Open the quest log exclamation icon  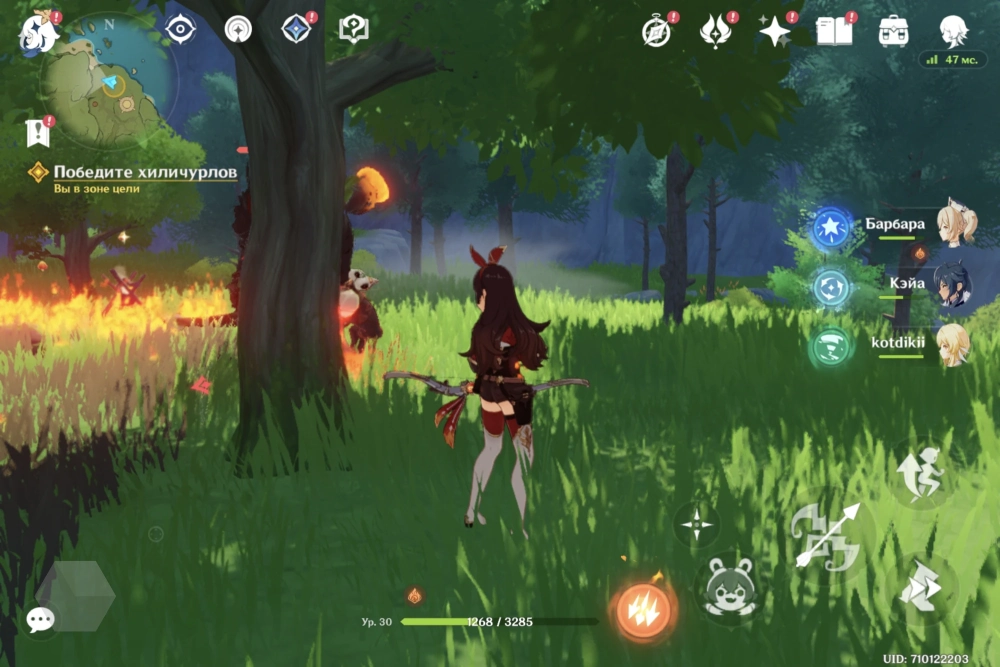(38, 131)
